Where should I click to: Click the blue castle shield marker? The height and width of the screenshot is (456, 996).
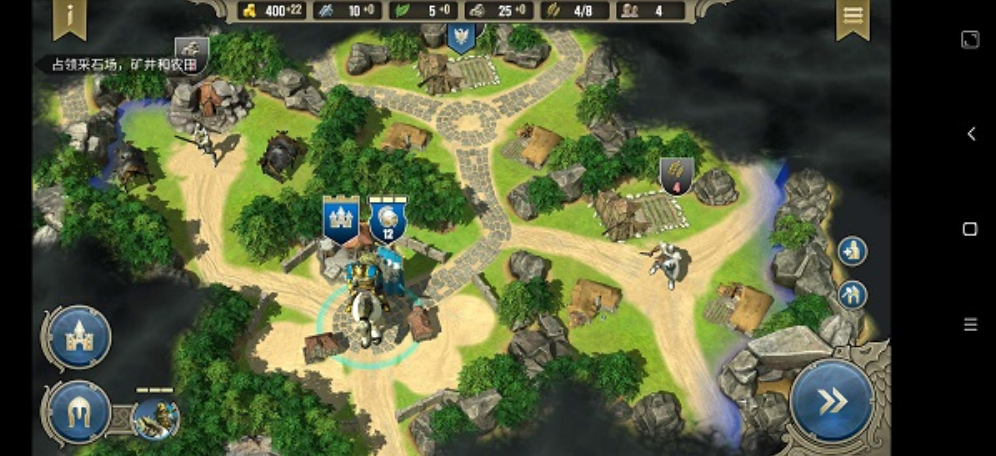click(x=340, y=219)
